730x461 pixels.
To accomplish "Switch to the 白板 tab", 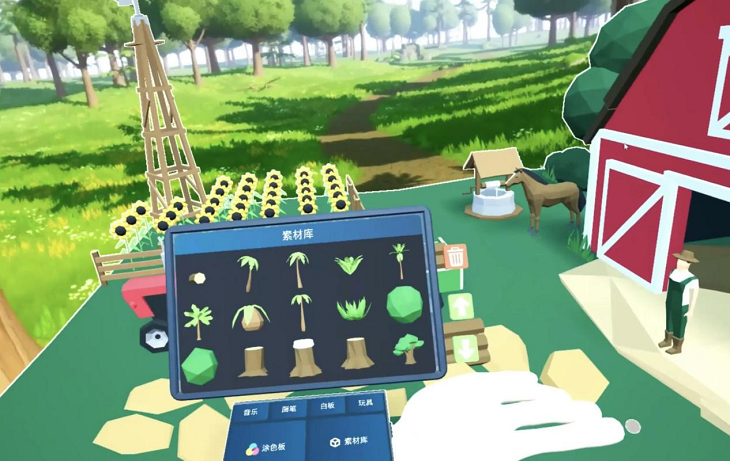I will click(x=327, y=407).
